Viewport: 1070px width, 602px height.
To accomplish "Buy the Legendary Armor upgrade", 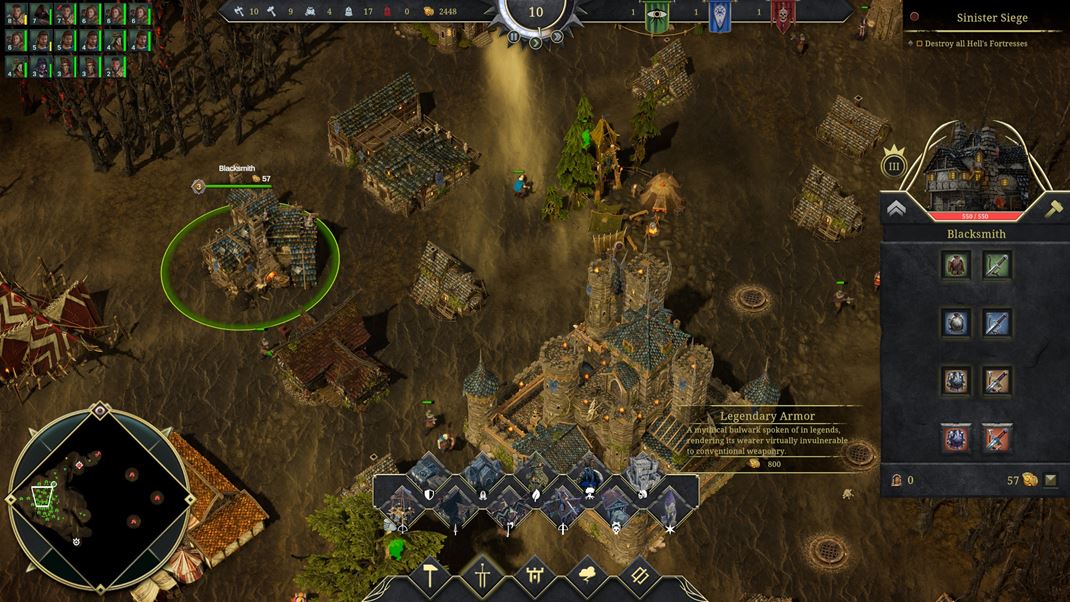I will click(956, 438).
